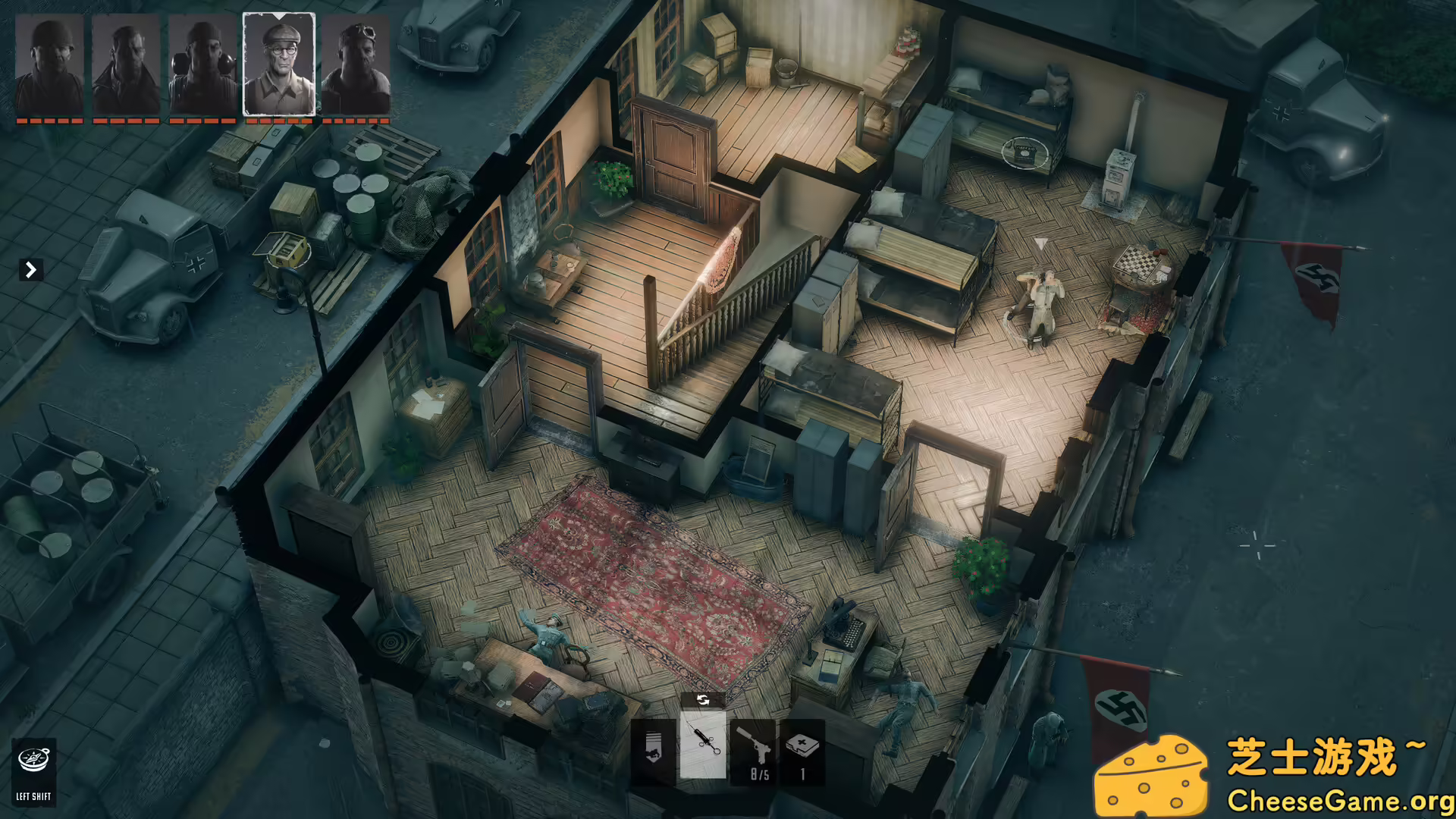Toggle tactical mode with the compass button
This screenshot has width=1456, height=819.
(x=32, y=758)
